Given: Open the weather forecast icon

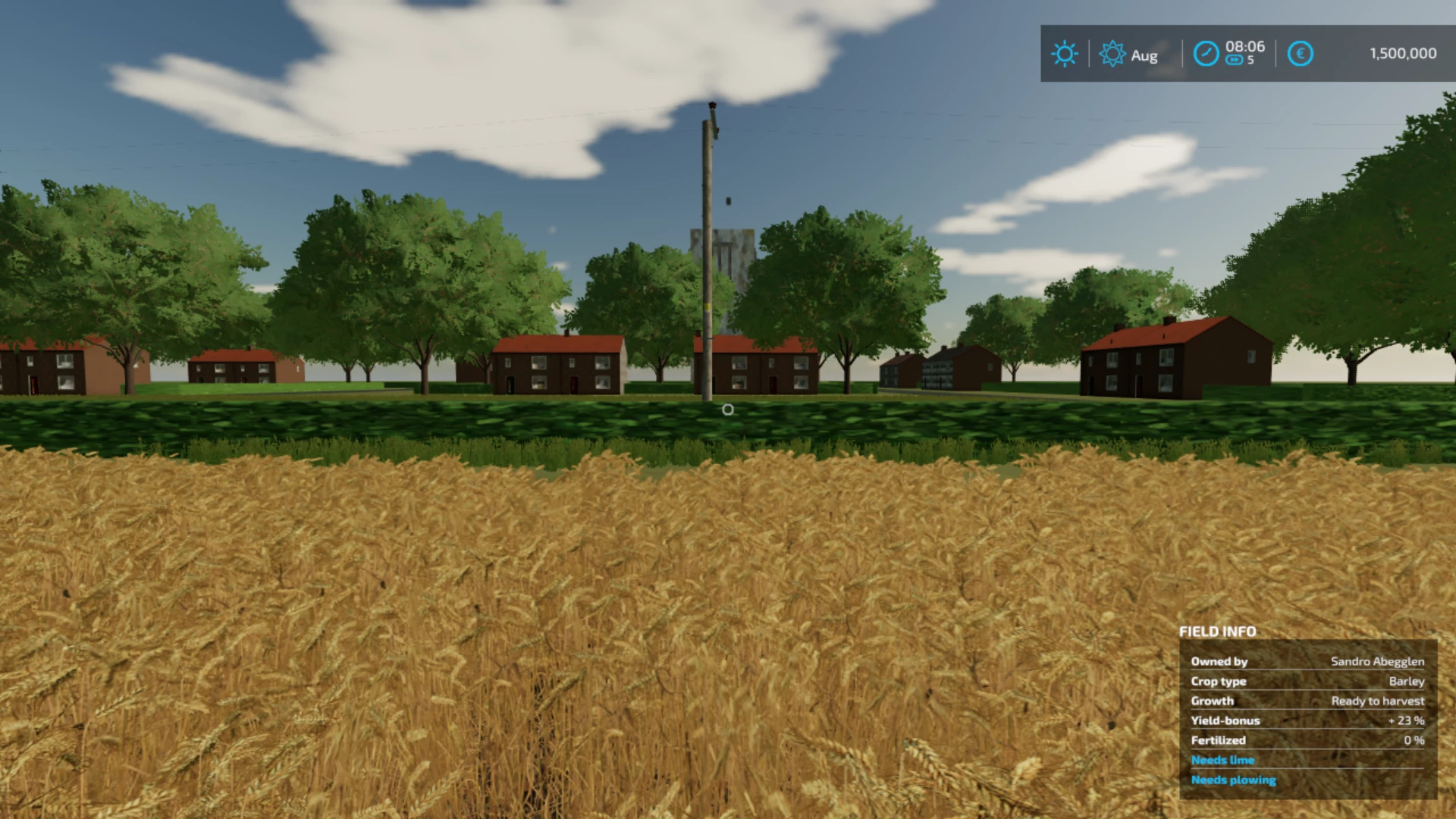Looking at the screenshot, I should coord(1112,54).
